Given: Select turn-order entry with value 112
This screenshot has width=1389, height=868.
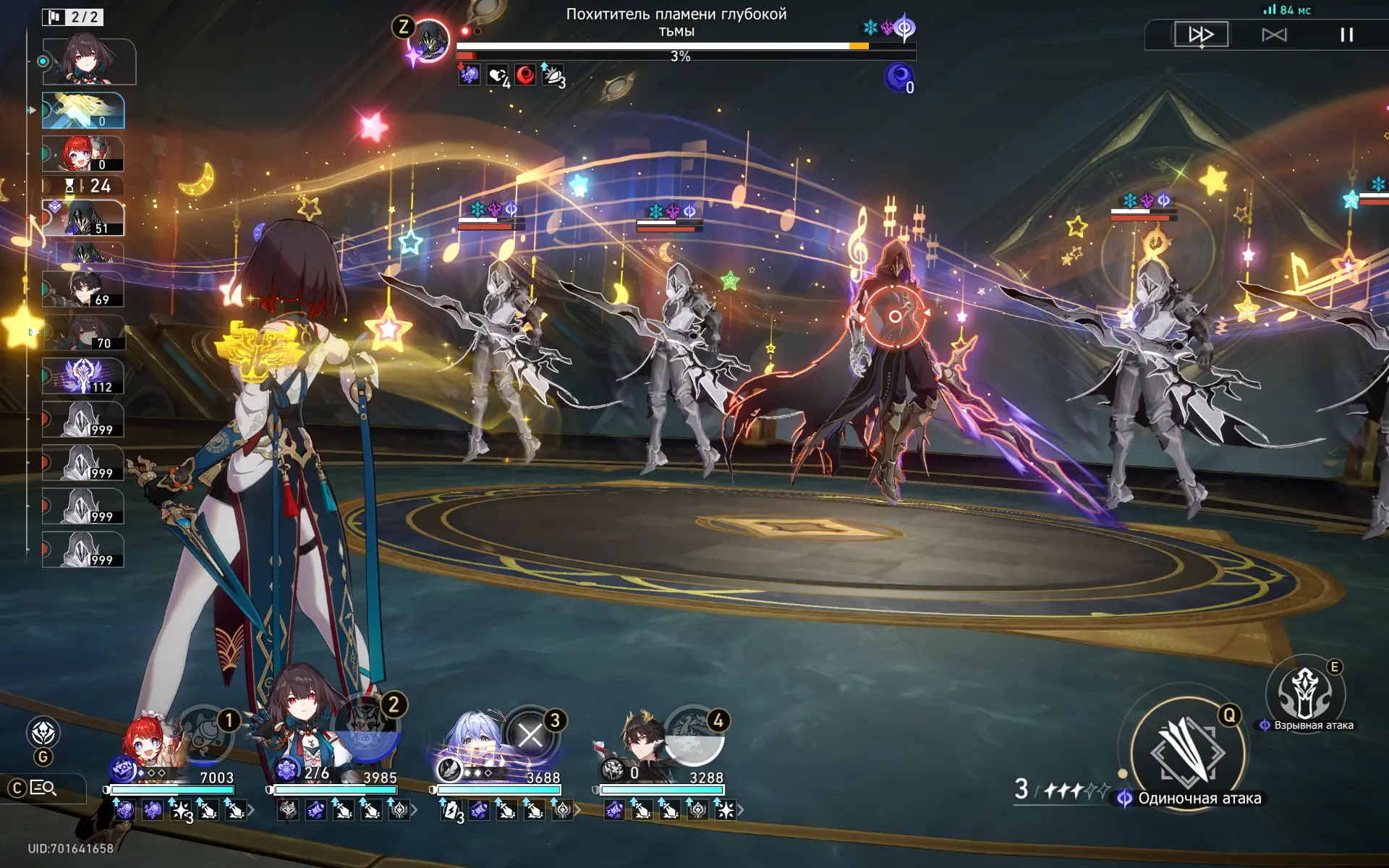Looking at the screenshot, I should pyautogui.click(x=83, y=376).
